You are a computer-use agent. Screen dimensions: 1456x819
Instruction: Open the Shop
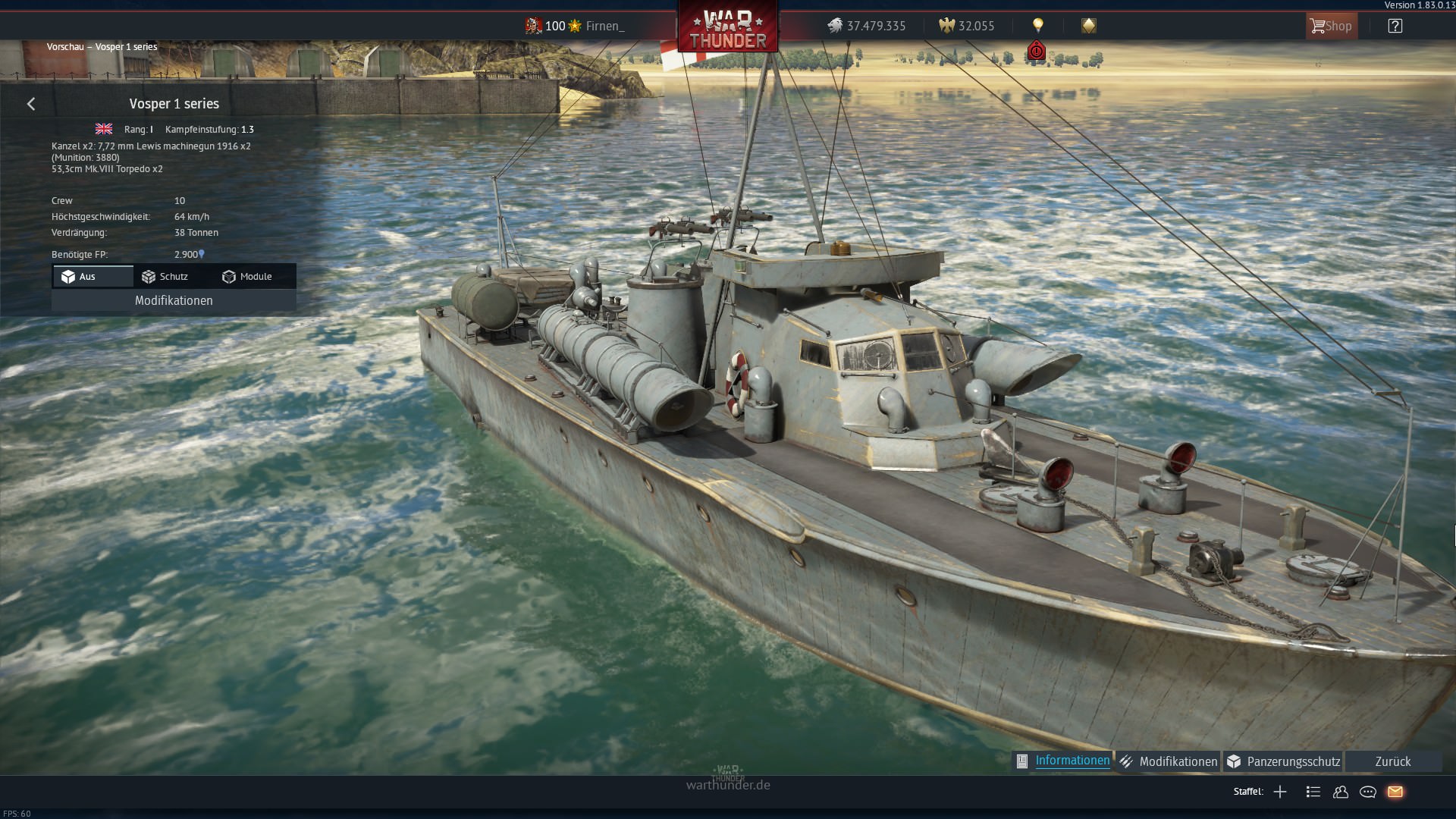click(1331, 26)
